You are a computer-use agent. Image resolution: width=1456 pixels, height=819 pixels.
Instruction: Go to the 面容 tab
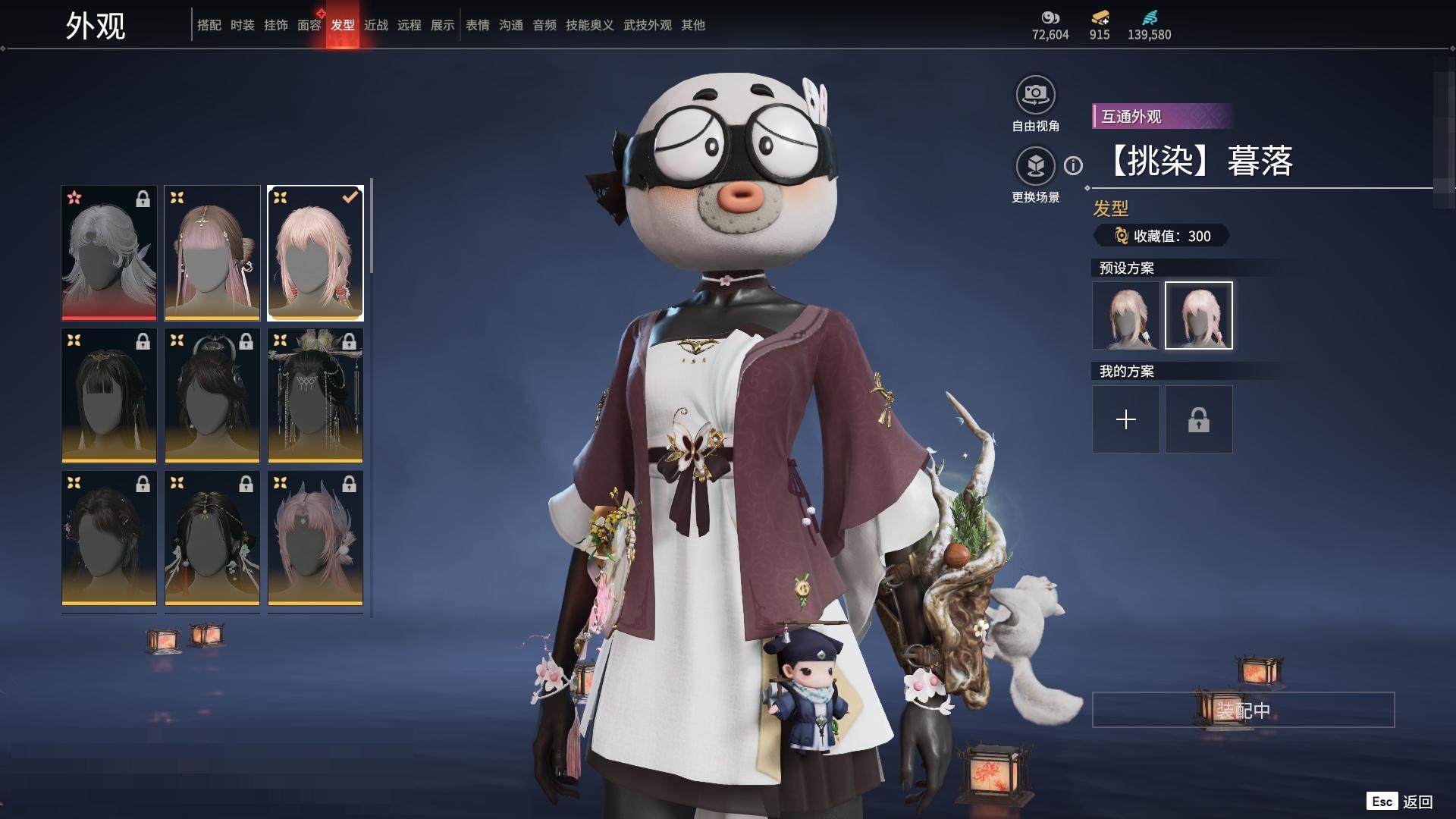[x=309, y=25]
